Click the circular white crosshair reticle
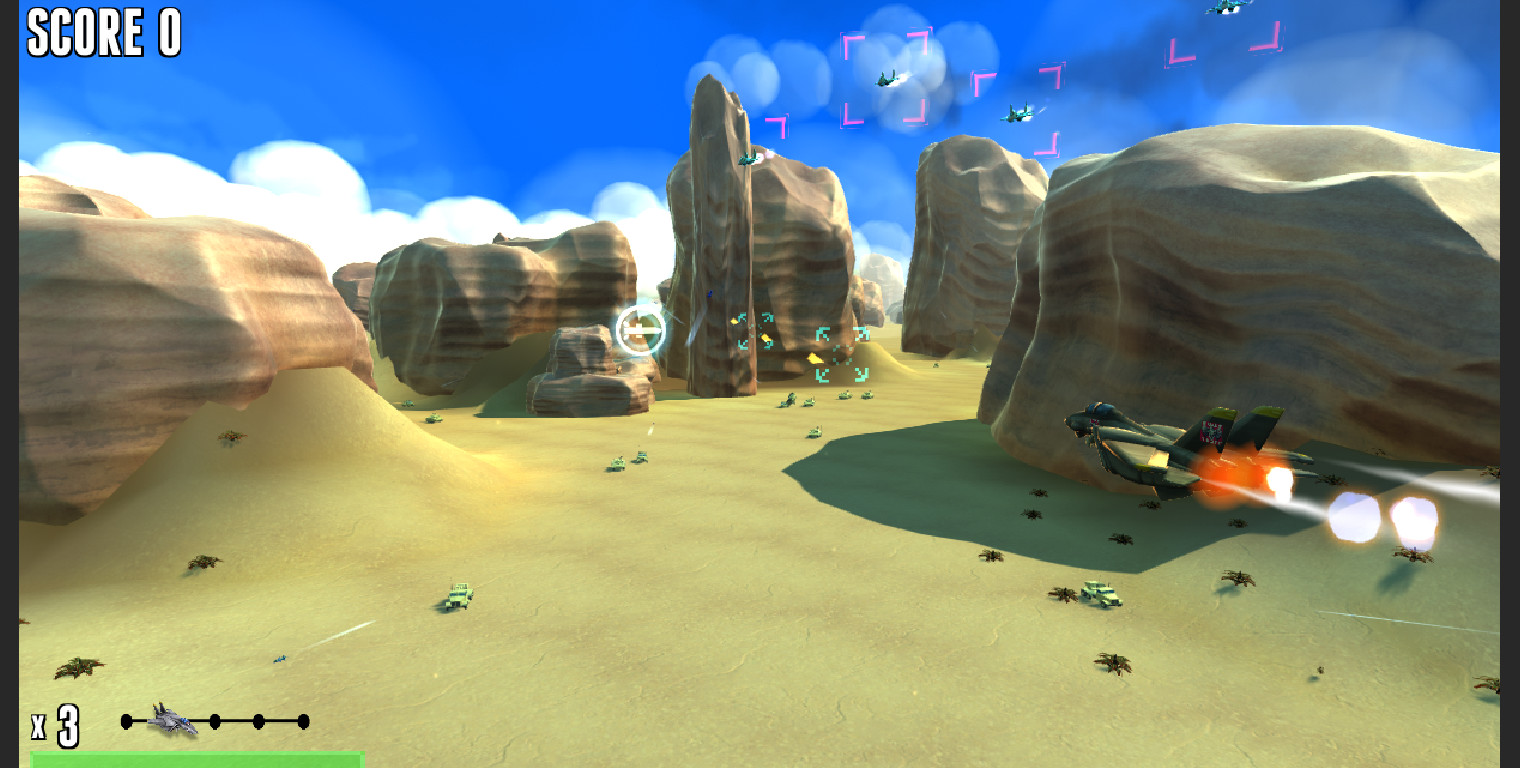Image resolution: width=1520 pixels, height=768 pixels. pyautogui.click(x=643, y=331)
